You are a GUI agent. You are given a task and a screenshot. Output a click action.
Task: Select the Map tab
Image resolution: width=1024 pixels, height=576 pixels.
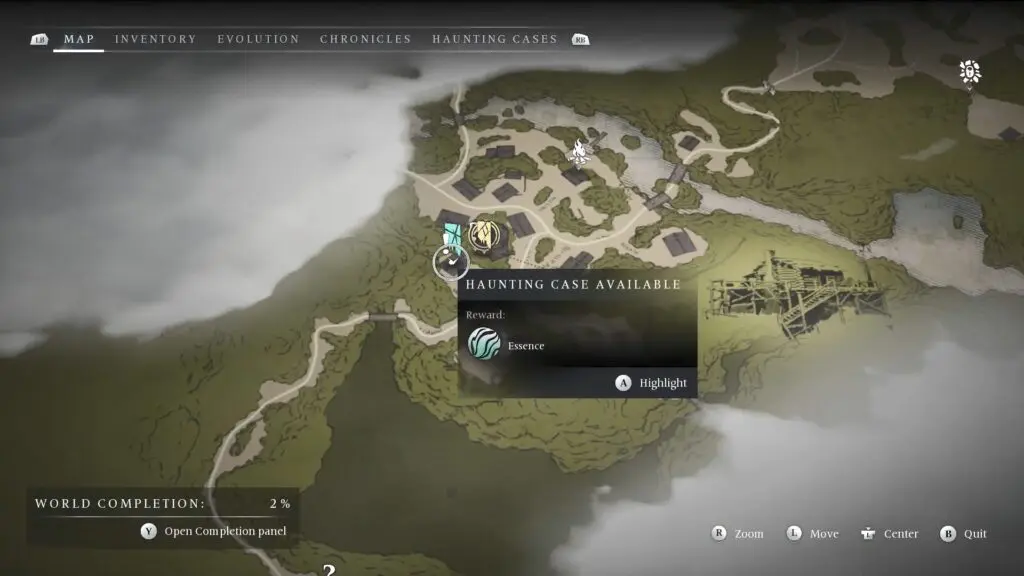pyautogui.click(x=78, y=39)
